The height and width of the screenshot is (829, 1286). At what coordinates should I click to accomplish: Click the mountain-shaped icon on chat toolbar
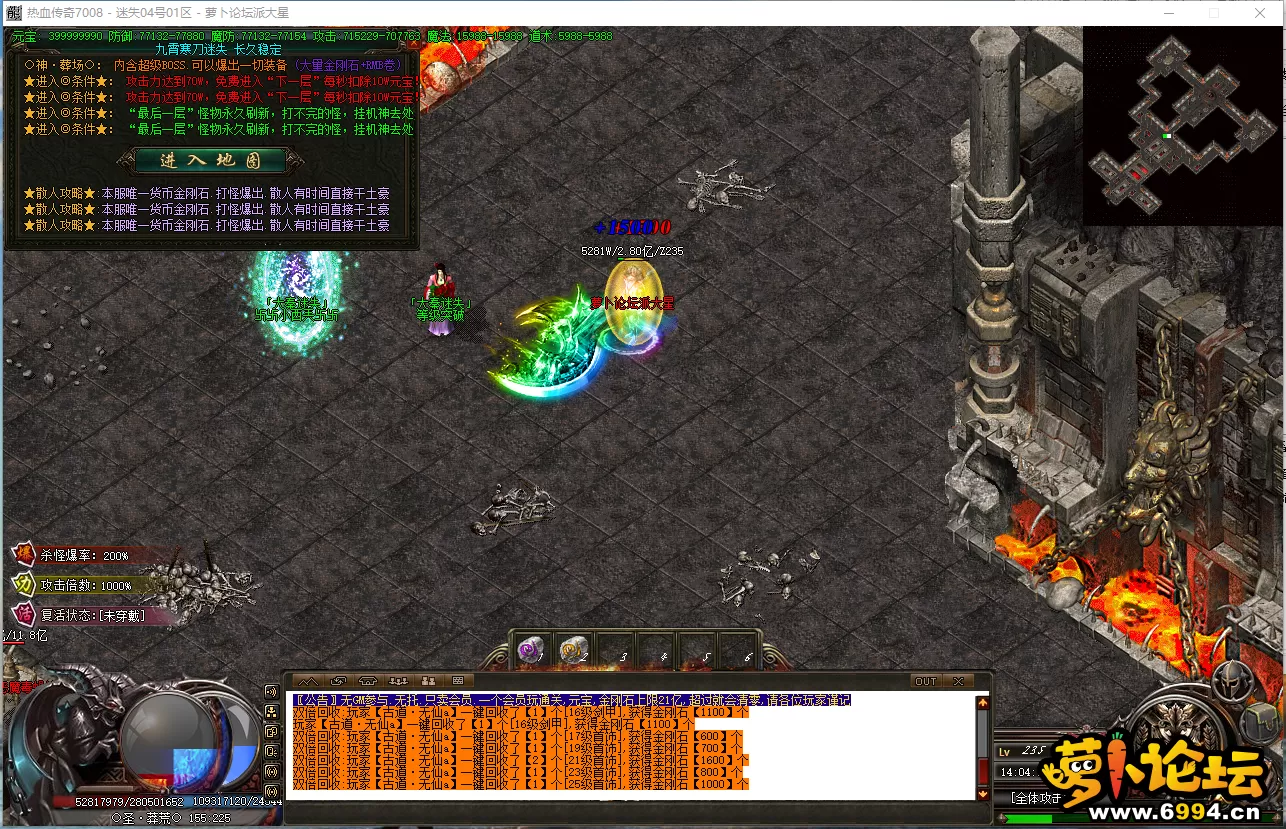click(308, 681)
